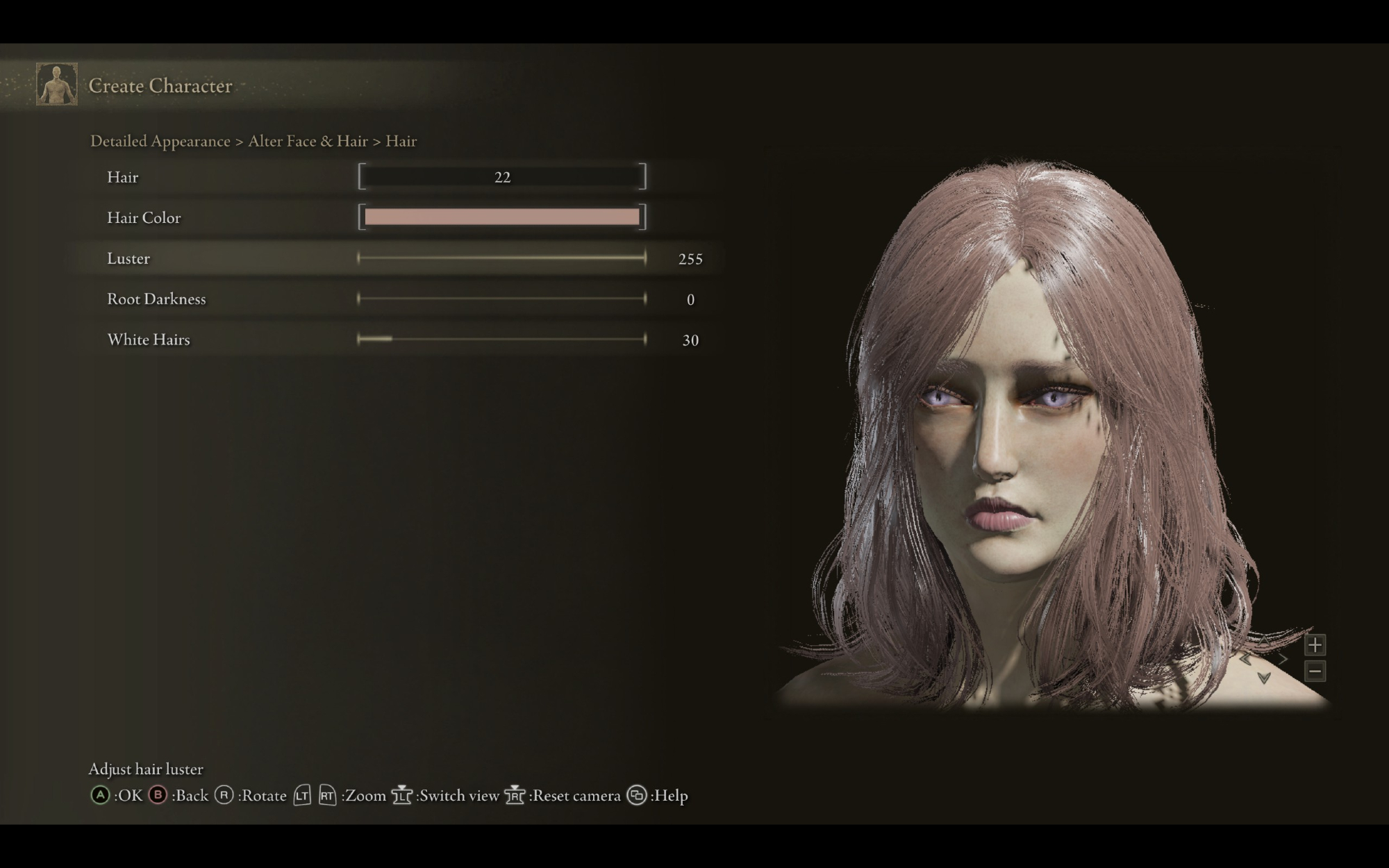The width and height of the screenshot is (1389, 868).
Task: Open the Hair style selector showing 22
Action: click(x=501, y=177)
